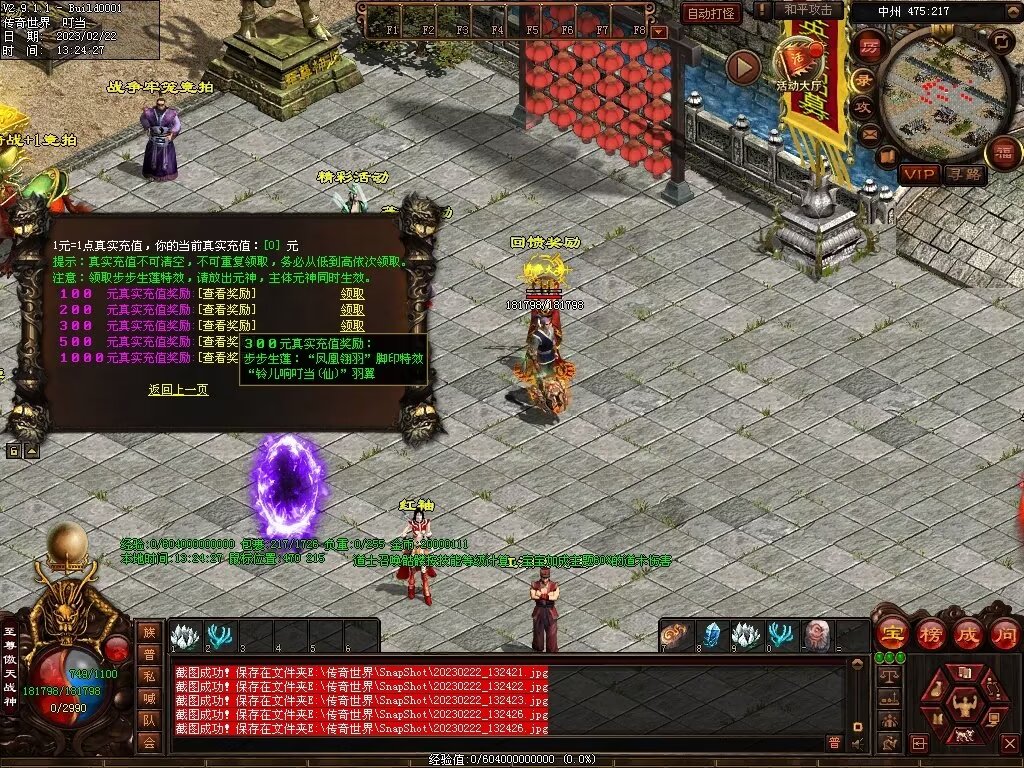Toggle the 自动打怪 auto-fight button

pyautogui.click(x=711, y=13)
